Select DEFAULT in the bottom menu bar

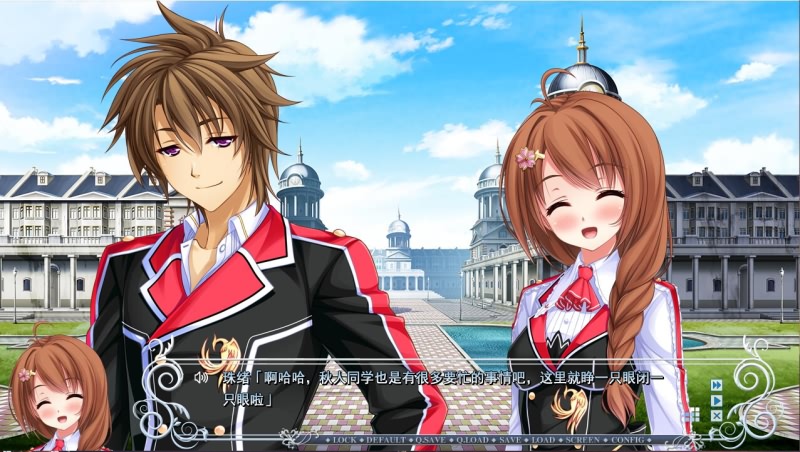point(386,440)
